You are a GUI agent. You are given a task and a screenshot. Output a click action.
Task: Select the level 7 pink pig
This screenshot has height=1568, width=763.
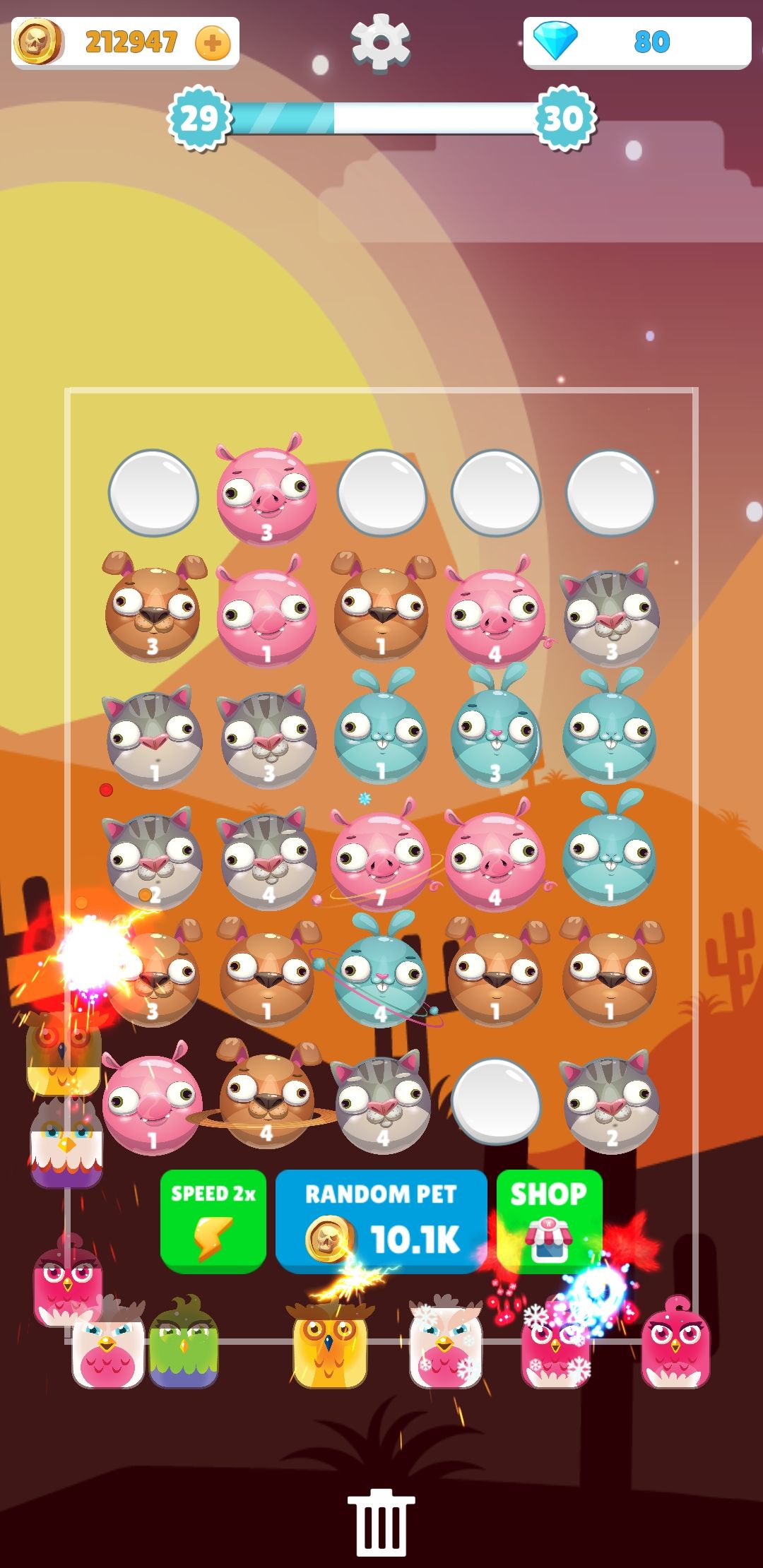pos(381,858)
